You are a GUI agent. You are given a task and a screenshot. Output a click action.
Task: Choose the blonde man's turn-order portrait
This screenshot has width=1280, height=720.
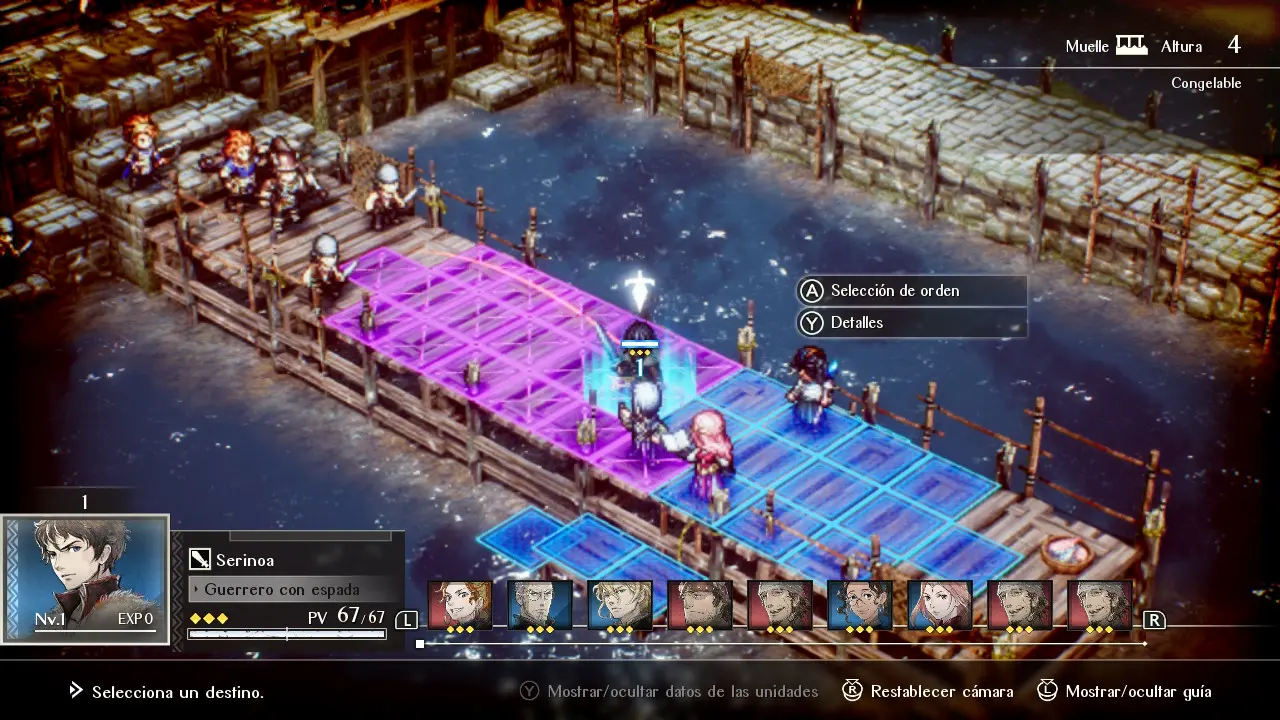(620, 605)
